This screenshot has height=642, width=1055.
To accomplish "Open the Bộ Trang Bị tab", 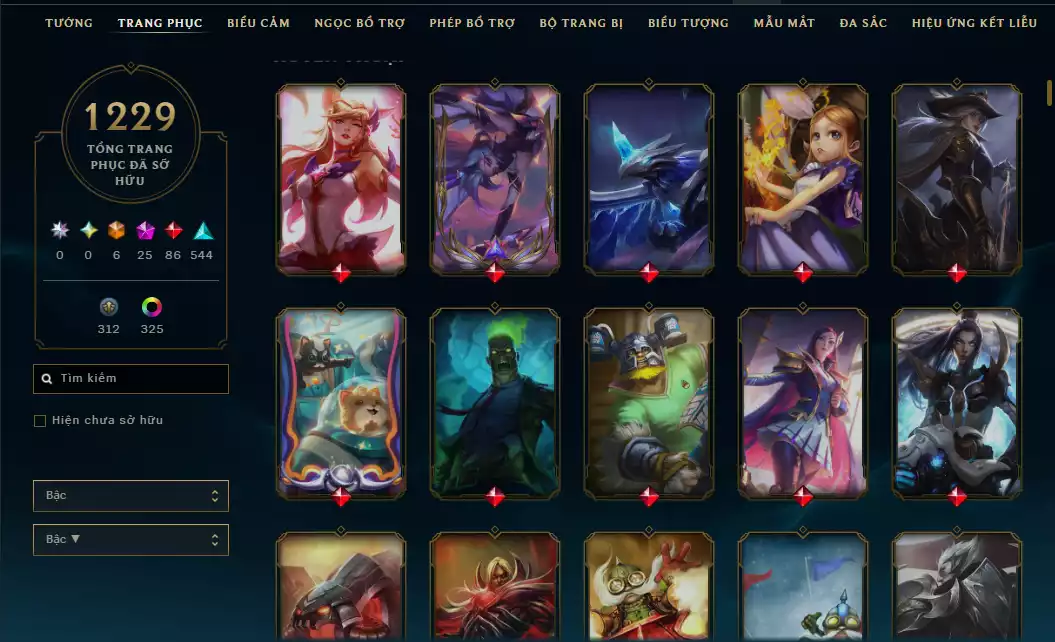I will pyautogui.click(x=580, y=23).
